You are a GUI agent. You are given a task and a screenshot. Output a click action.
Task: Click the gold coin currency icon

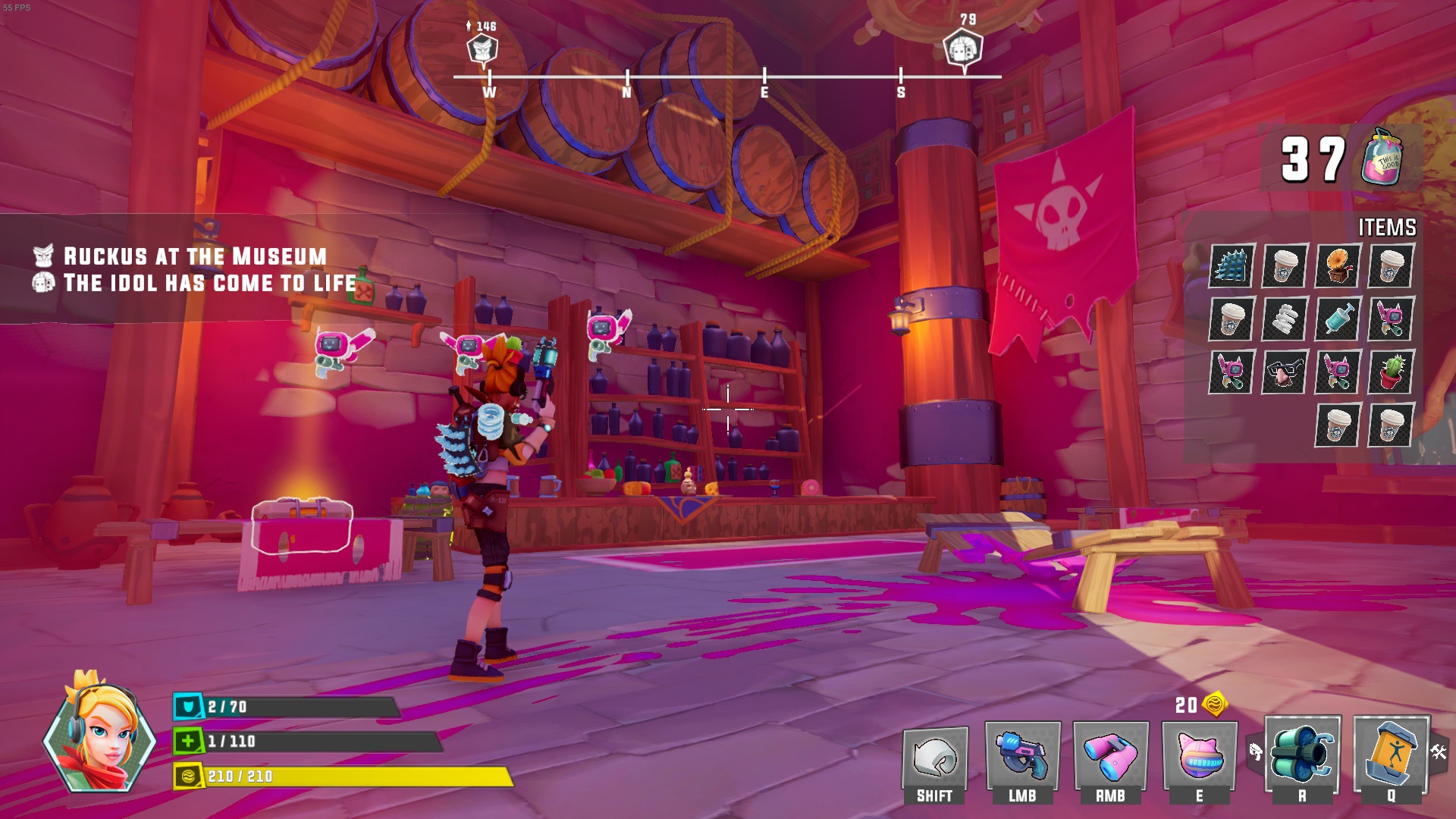coord(1215,704)
